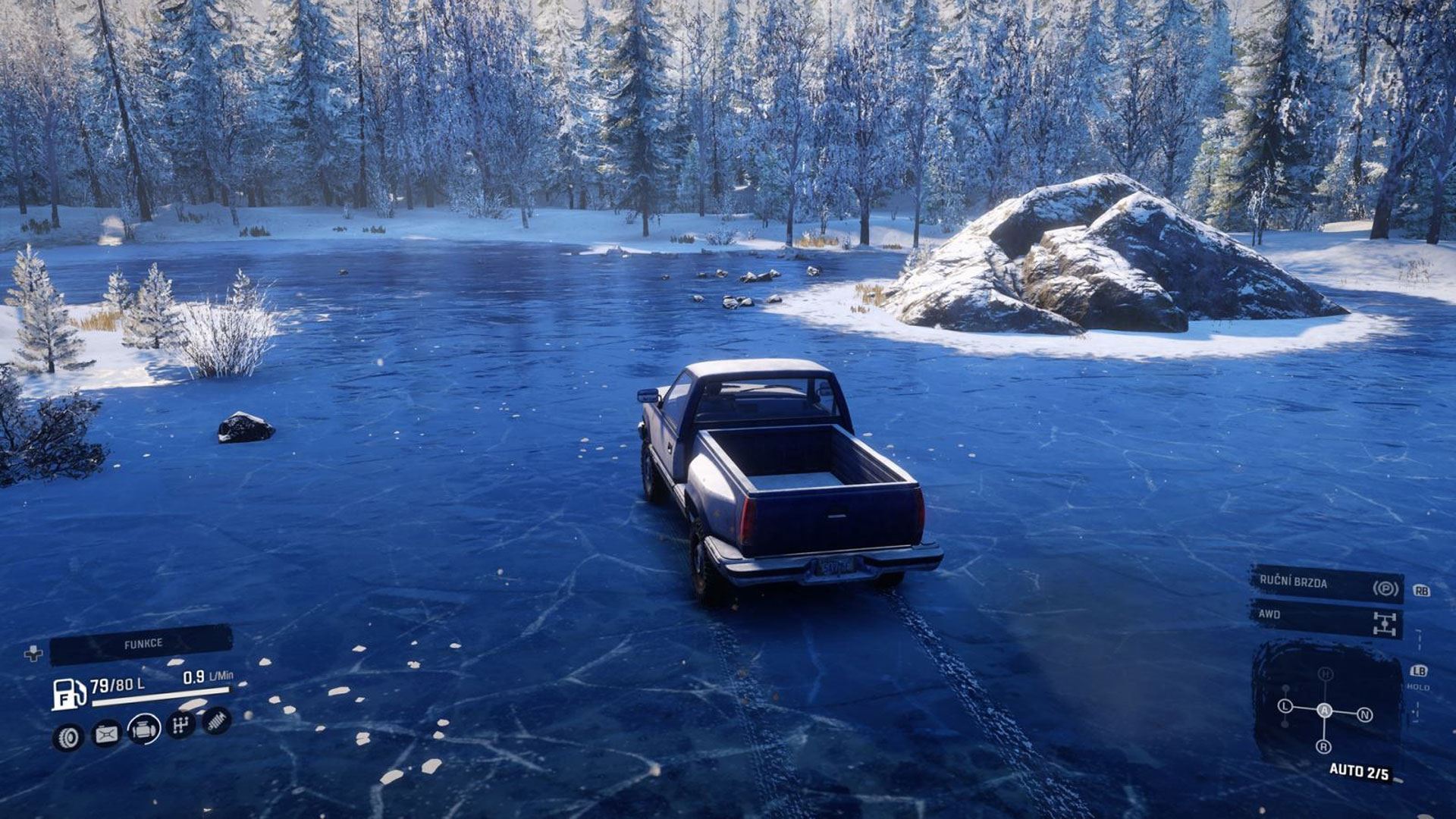Shift into Low gear (L)

pyautogui.click(x=1285, y=706)
